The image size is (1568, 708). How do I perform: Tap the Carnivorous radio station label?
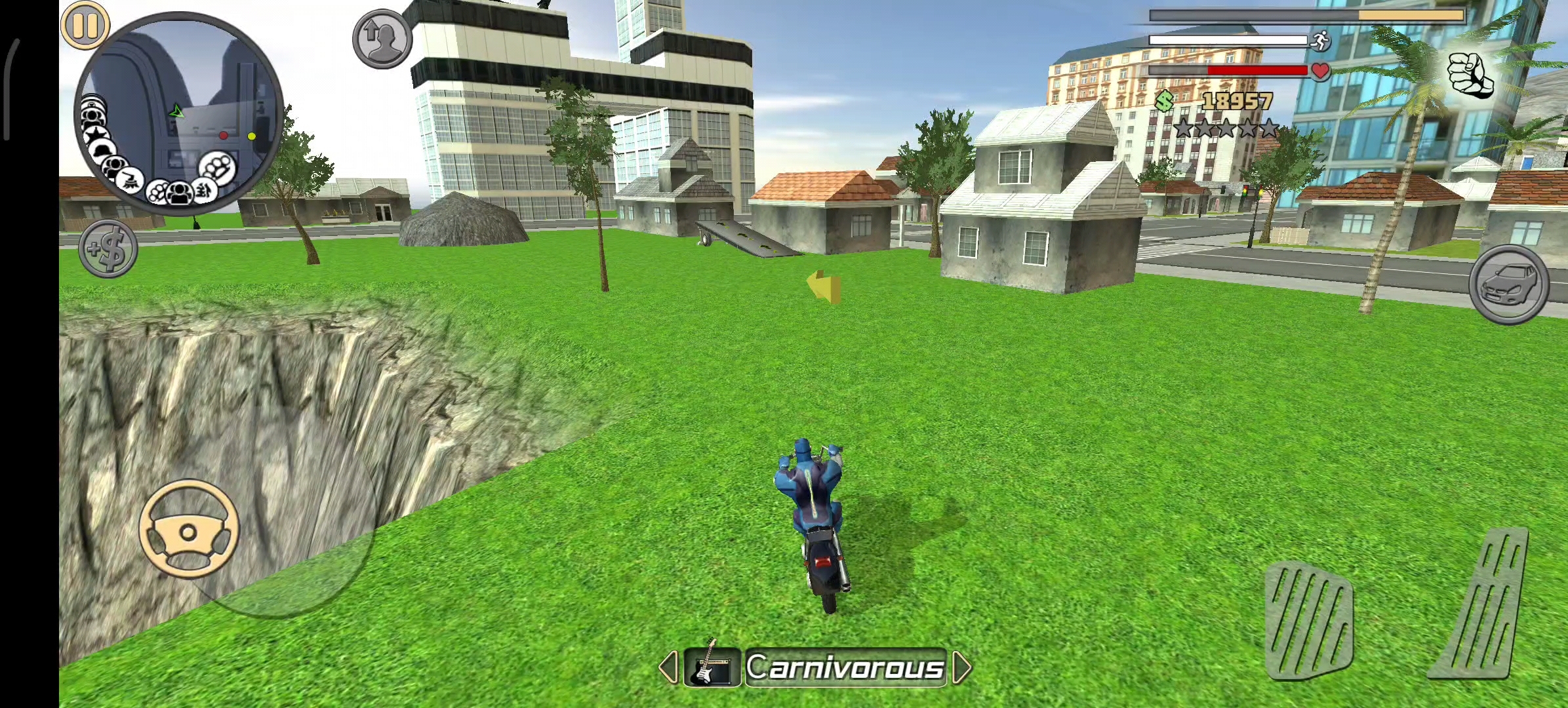coord(845,667)
